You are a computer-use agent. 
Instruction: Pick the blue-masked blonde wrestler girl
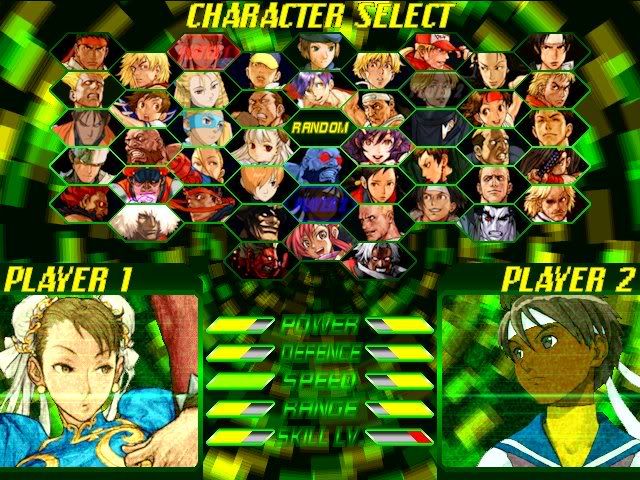pos(205,125)
